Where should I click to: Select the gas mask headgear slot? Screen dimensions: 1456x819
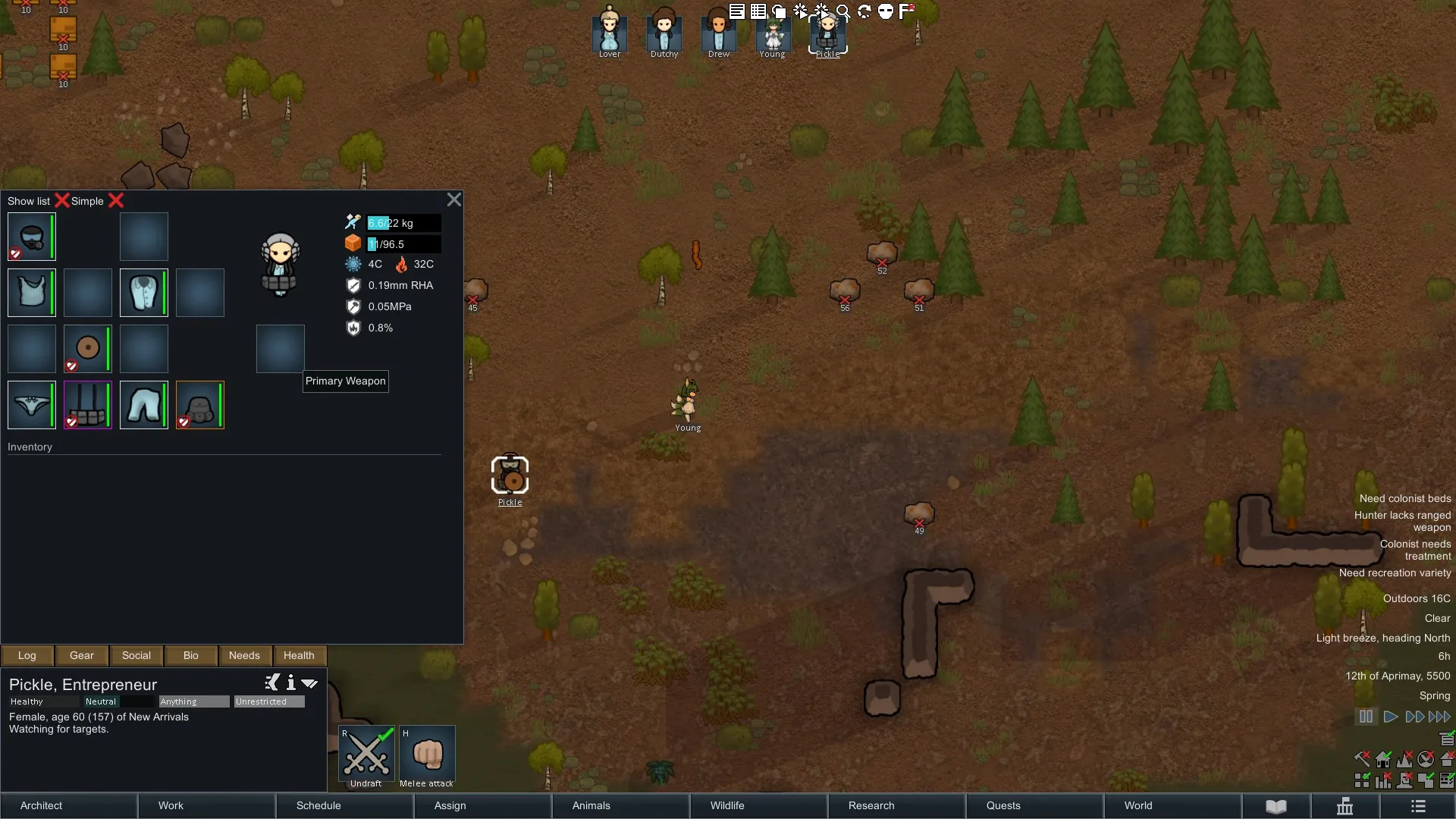pyautogui.click(x=31, y=237)
